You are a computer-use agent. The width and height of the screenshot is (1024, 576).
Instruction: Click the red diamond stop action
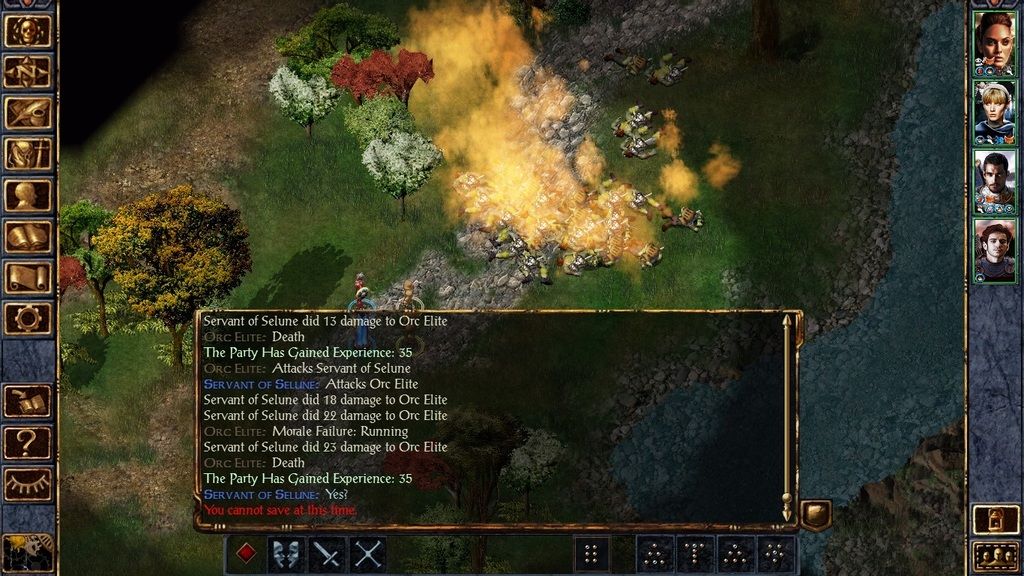pyautogui.click(x=245, y=554)
